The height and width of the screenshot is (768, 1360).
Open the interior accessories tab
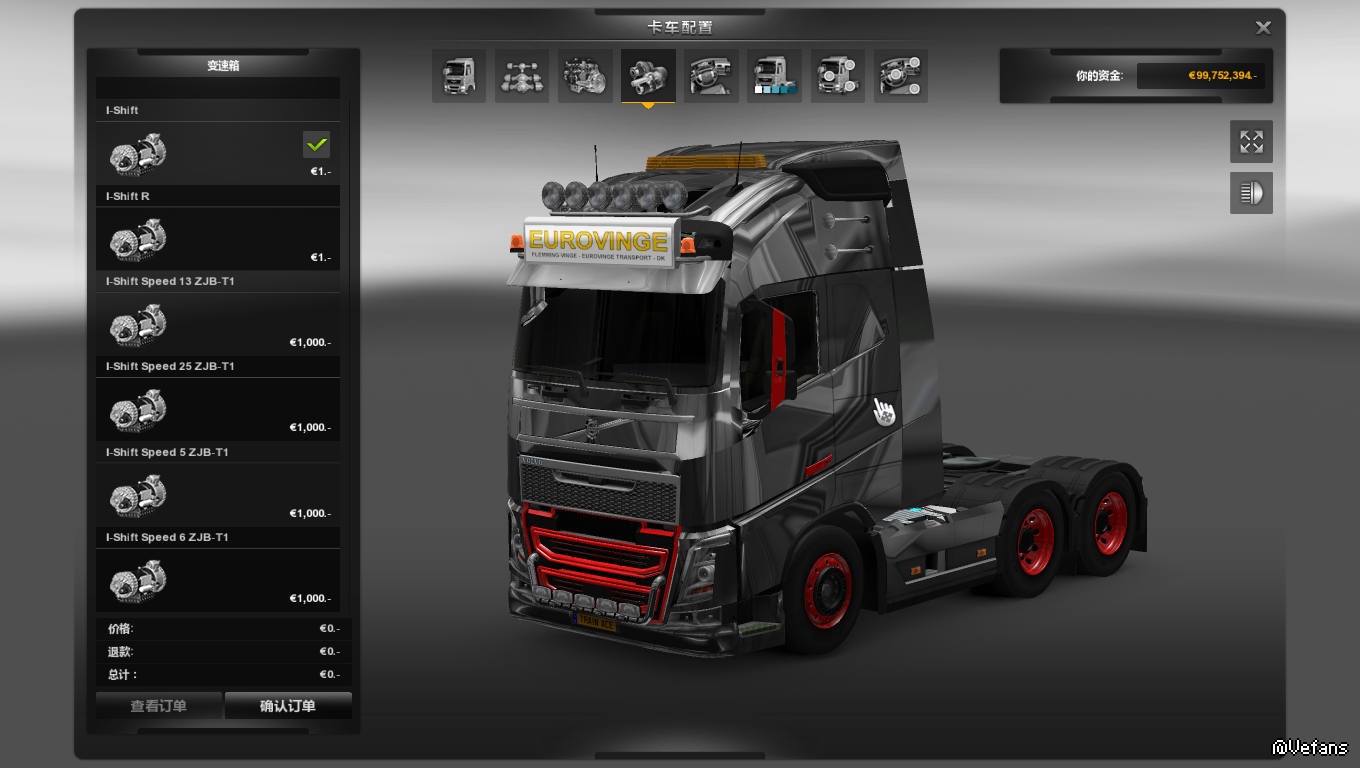click(900, 76)
